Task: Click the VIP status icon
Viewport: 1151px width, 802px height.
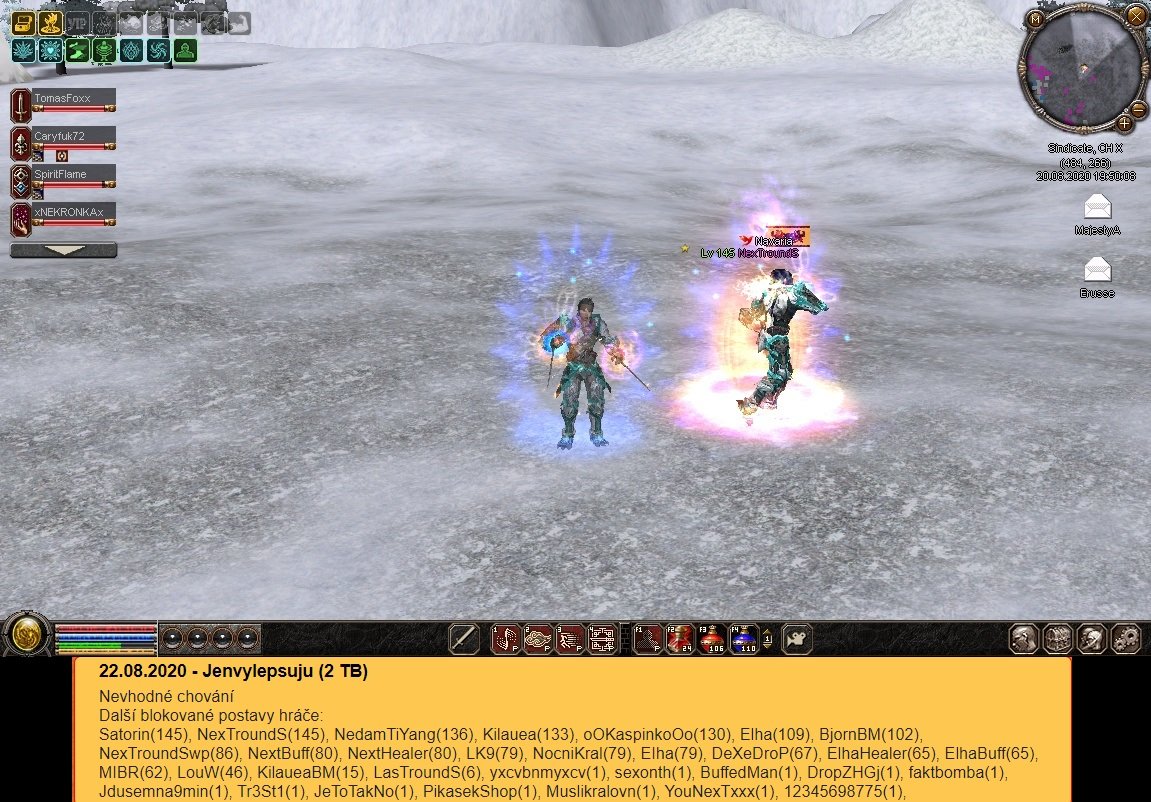Action: [x=77, y=23]
